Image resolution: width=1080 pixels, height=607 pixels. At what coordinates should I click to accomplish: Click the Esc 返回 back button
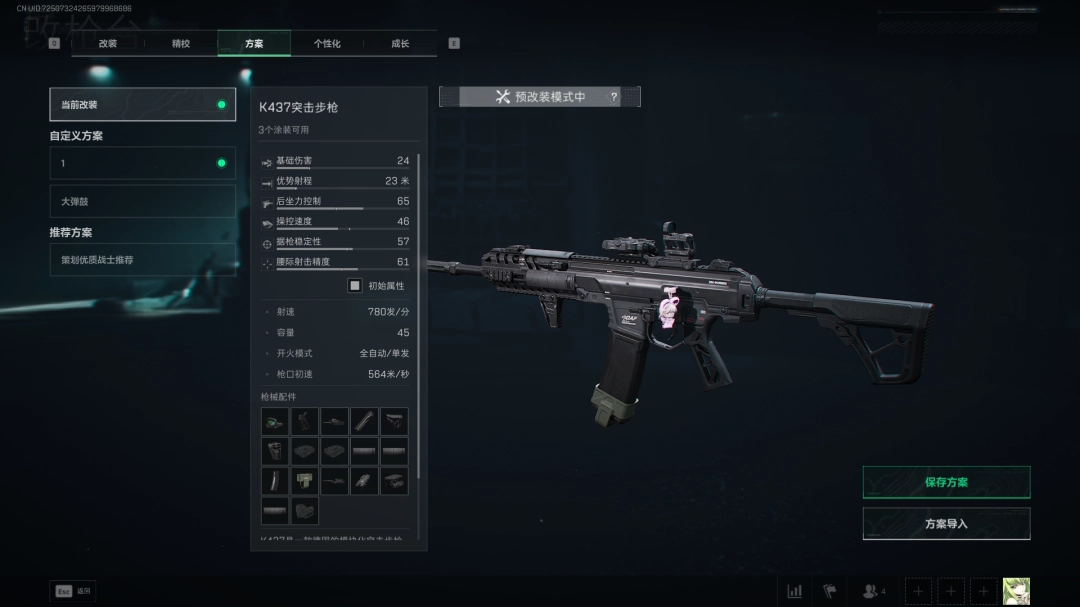(73, 591)
